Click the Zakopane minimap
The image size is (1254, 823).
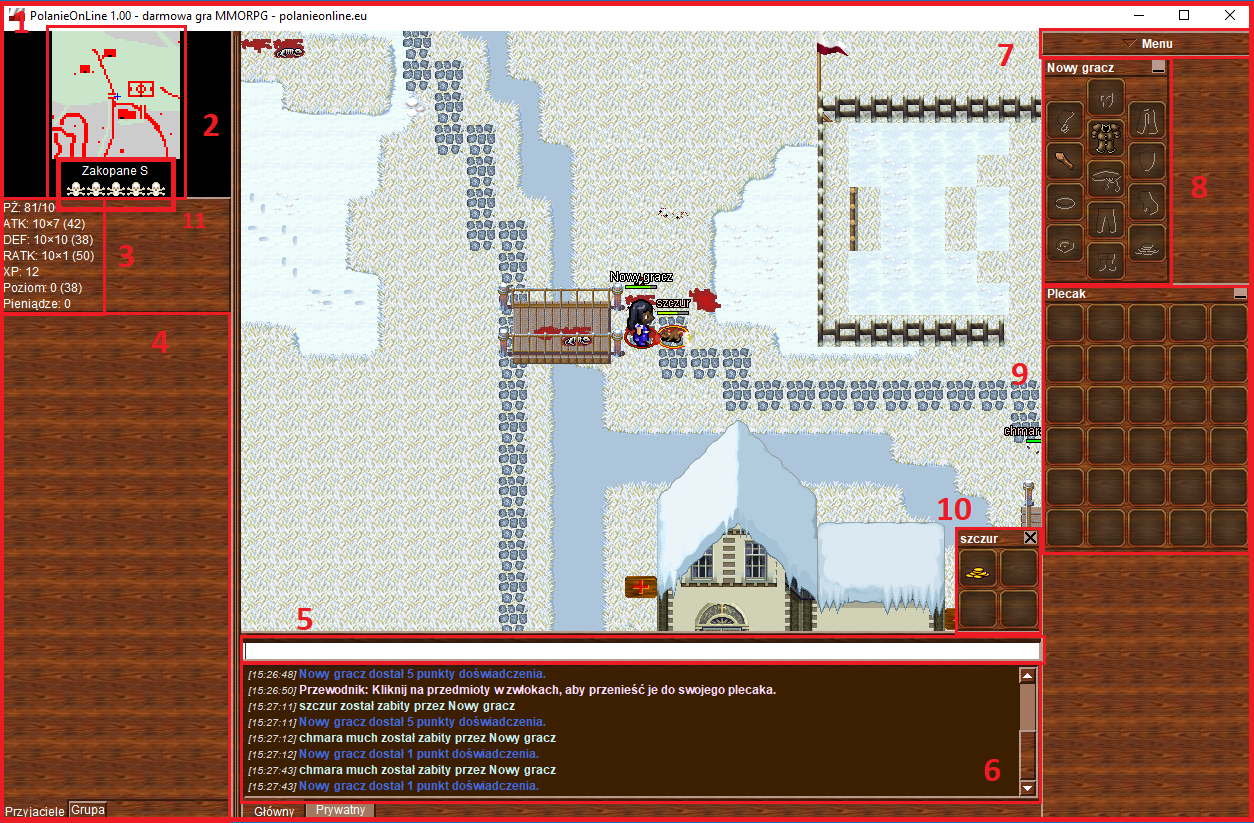(x=117, y=95)
